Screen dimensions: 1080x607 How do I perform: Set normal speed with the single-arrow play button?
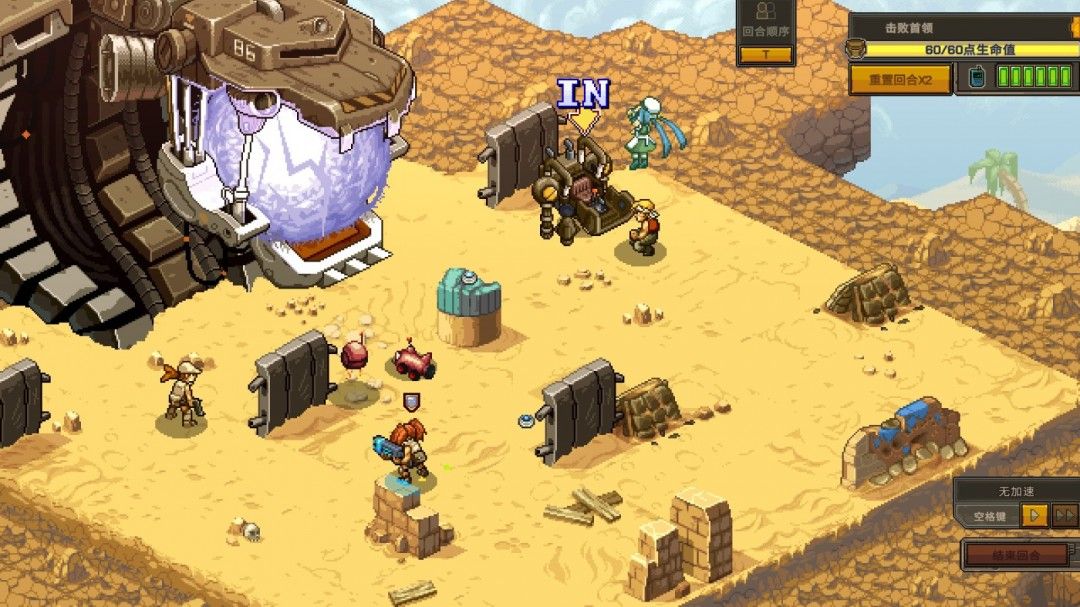click(1035, 516)
